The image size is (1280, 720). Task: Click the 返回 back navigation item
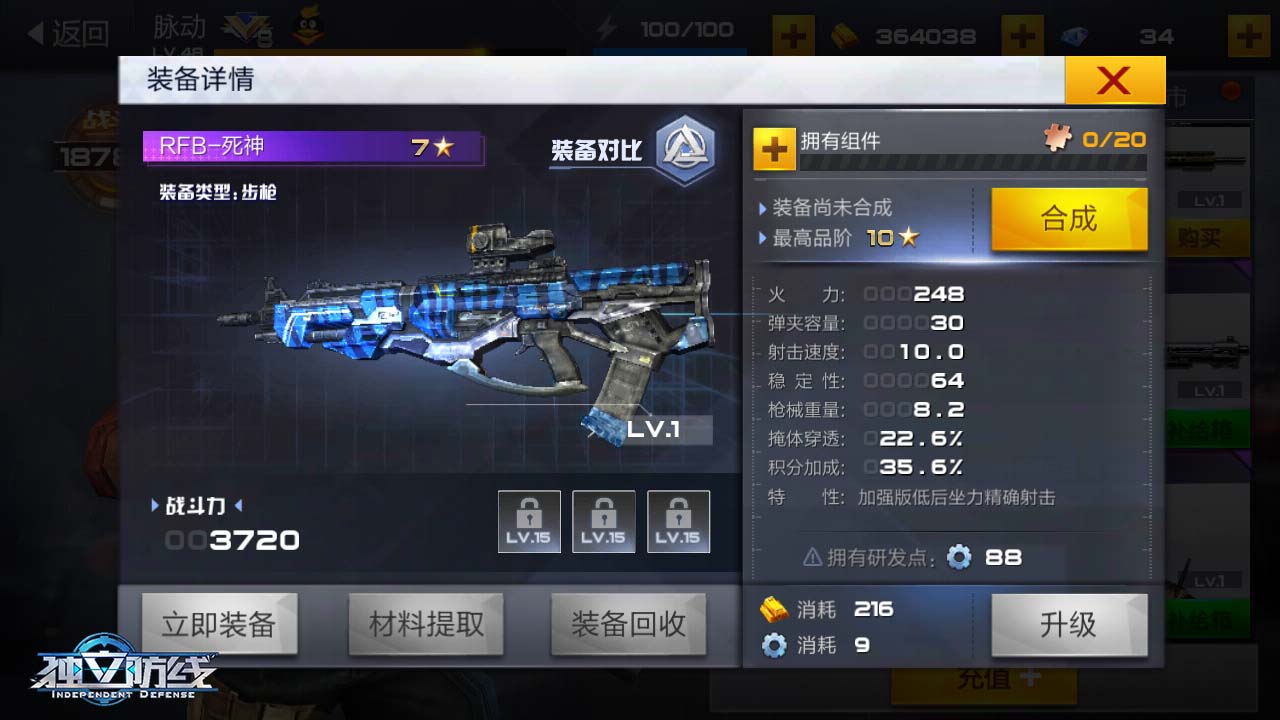click(70, 33)
